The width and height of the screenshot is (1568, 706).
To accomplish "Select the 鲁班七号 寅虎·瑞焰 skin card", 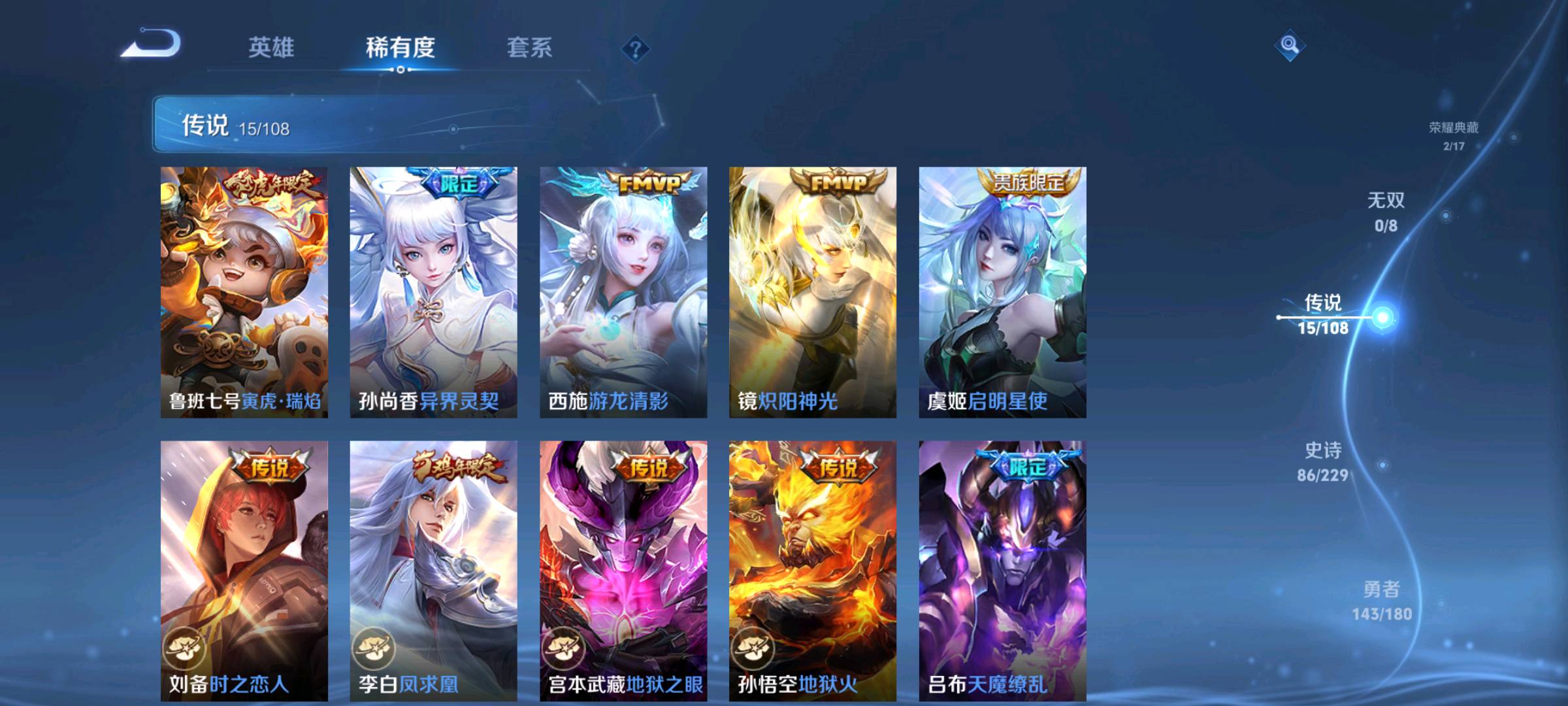I will (244, 292).
